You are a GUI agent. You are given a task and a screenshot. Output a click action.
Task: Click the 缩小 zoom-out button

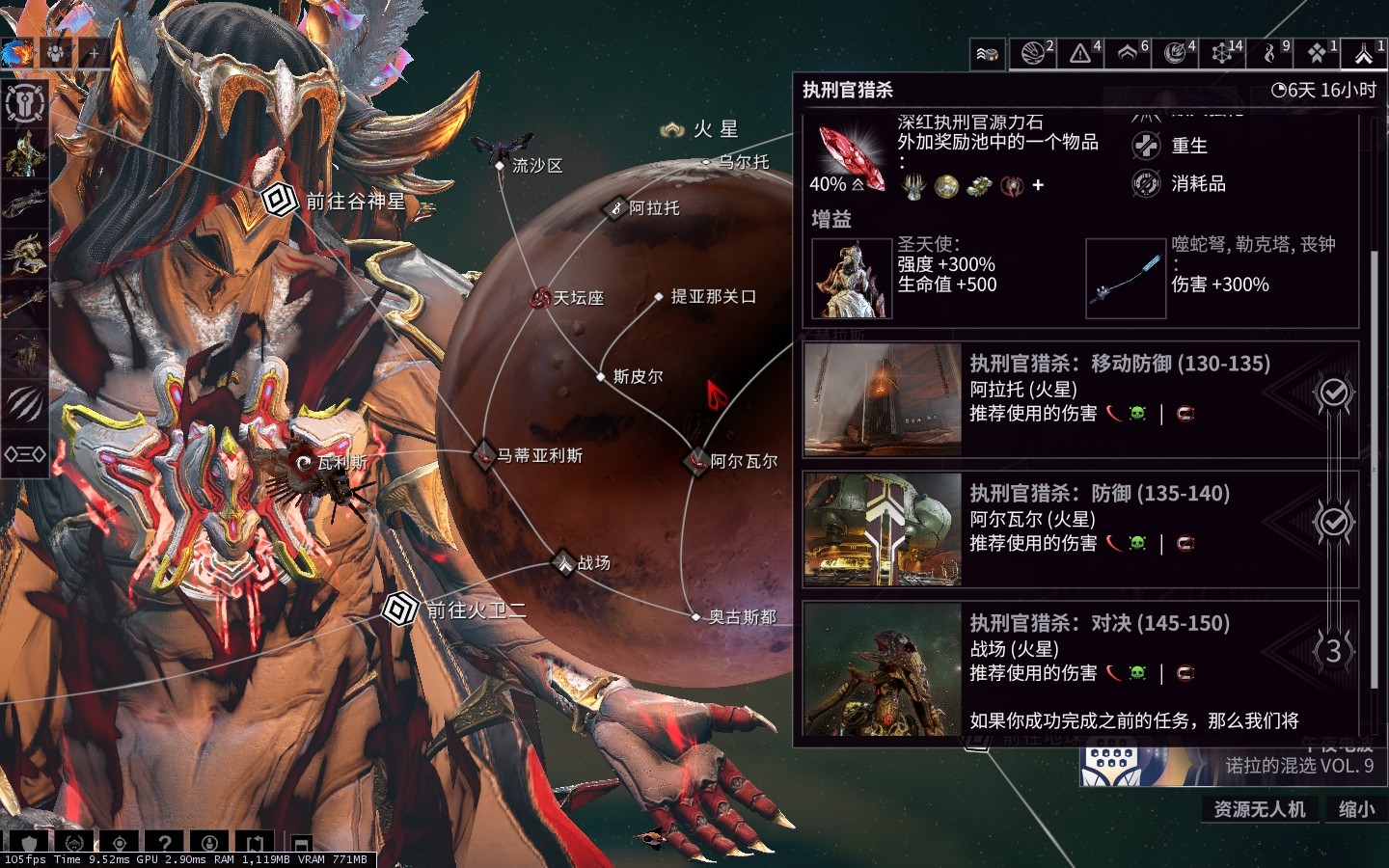click(1356, 809)
